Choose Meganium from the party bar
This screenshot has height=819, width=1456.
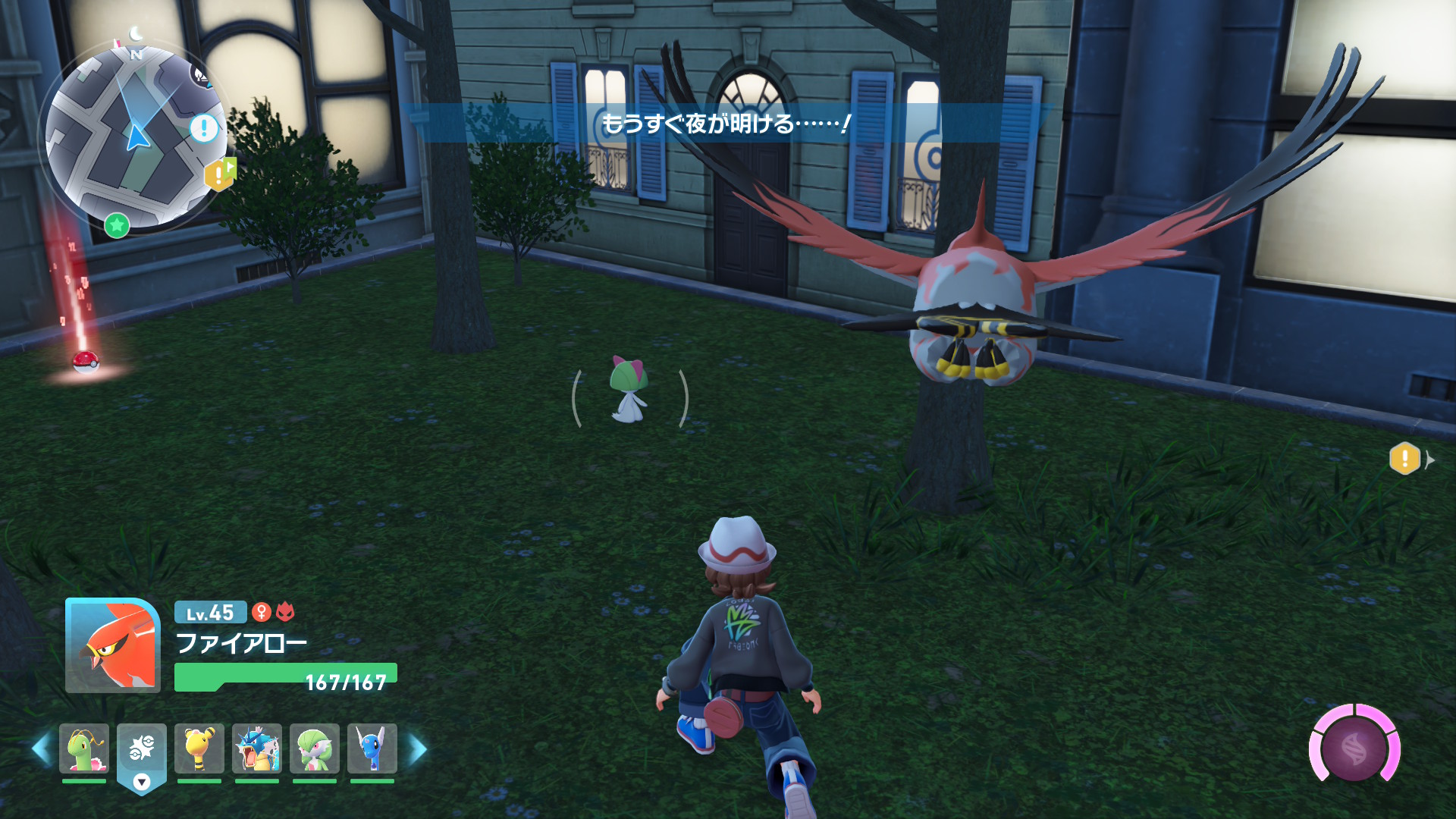[x=84, y=748]
